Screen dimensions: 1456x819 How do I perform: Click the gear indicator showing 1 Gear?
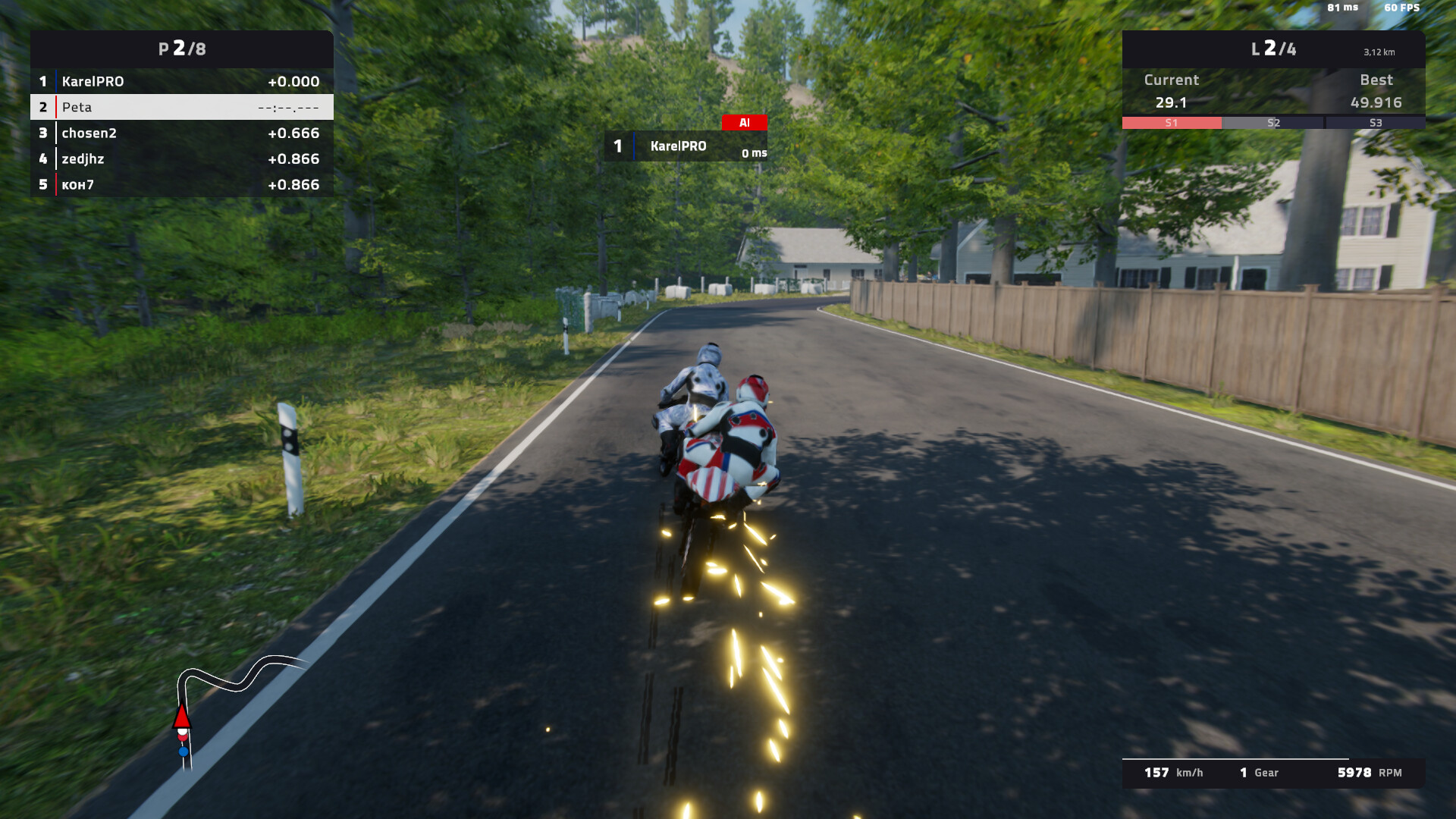click(1259, 773)
